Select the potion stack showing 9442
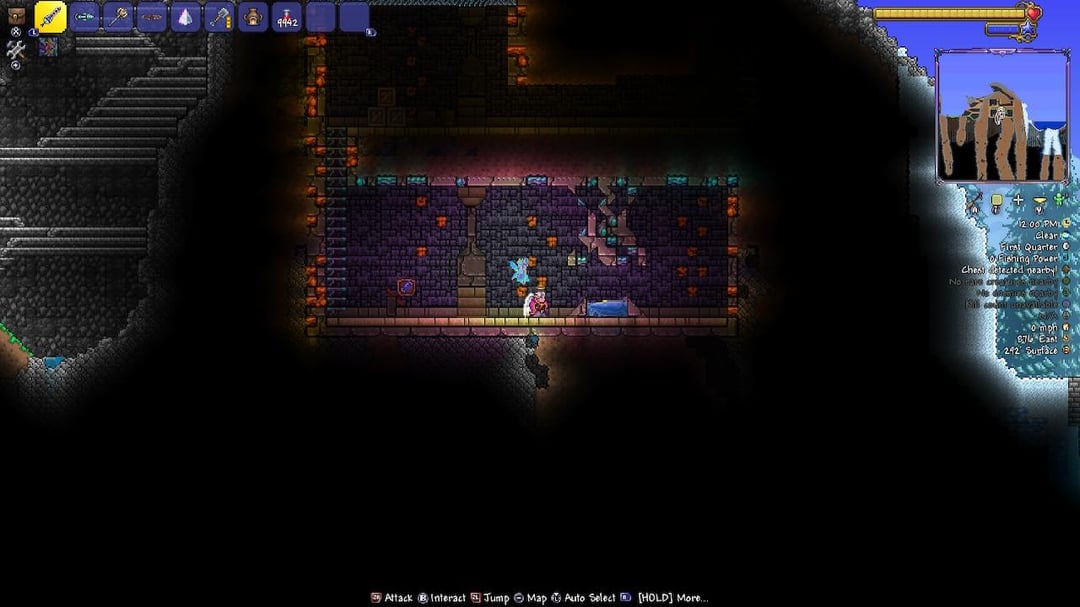The width and height of the screenshot is (1080, 607). tap(288, 17)
